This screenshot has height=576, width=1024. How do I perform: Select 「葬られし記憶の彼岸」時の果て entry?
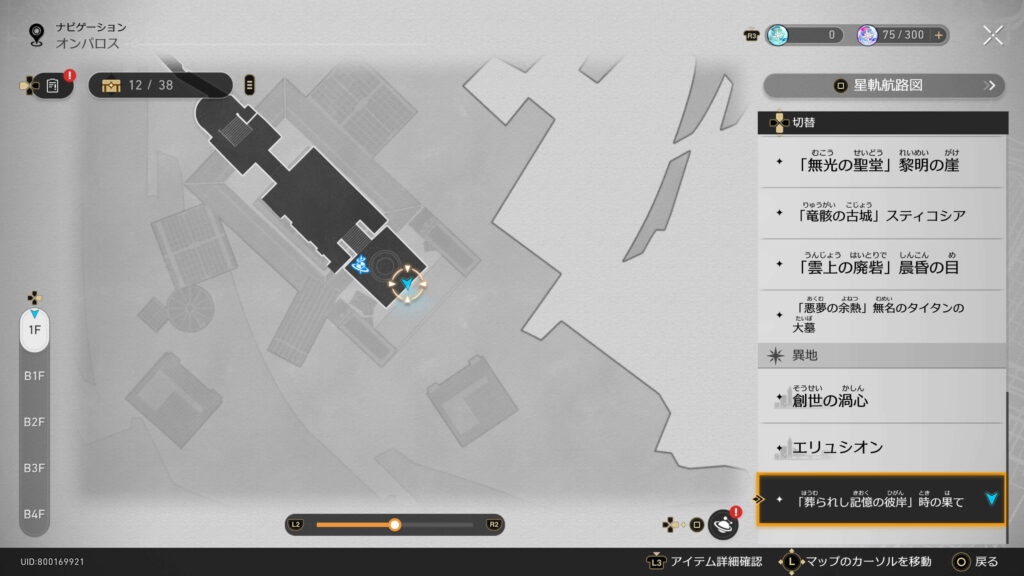(x=882, y=500)
